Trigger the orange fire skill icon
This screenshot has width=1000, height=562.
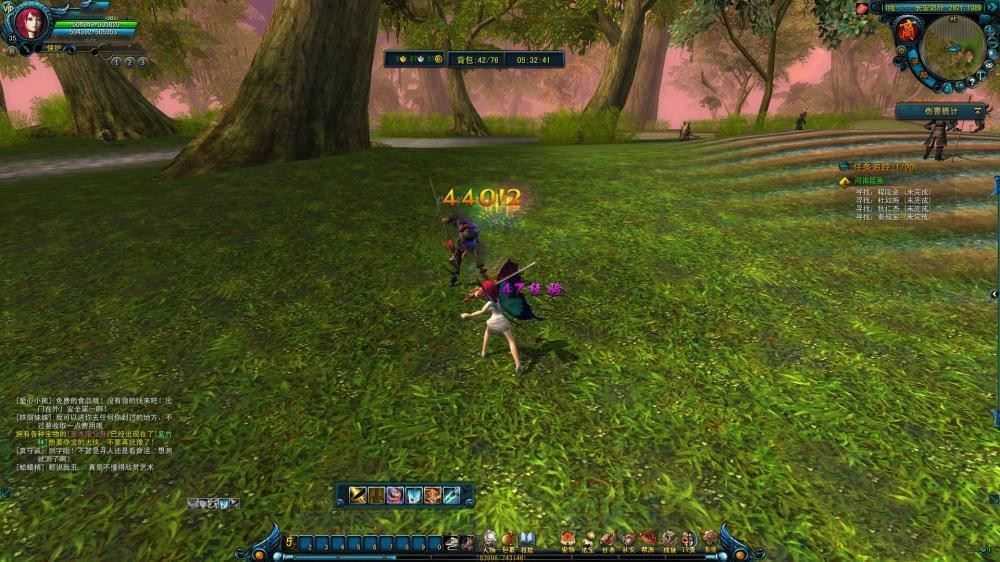433,494
